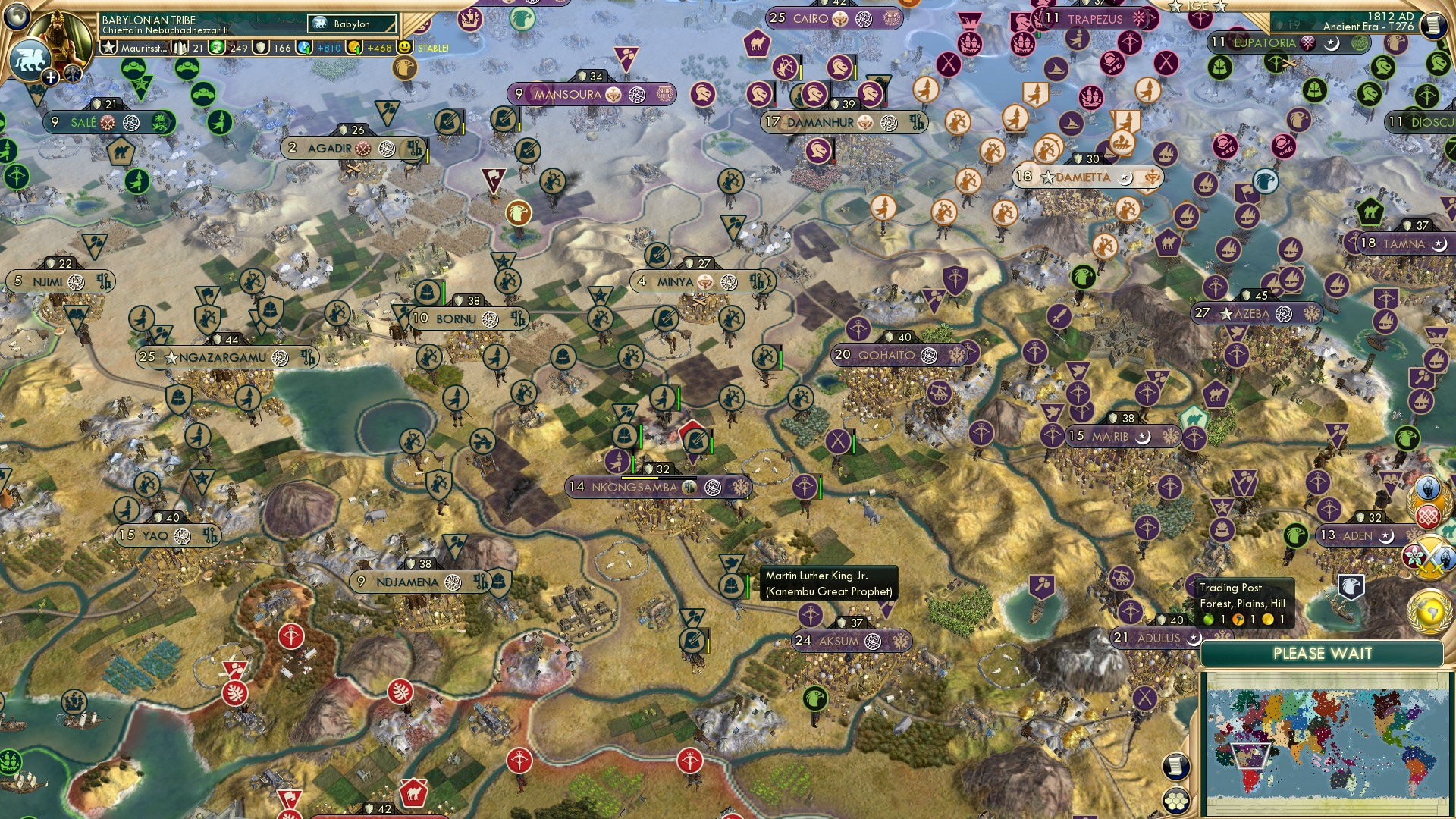
Task: Click the white plus button by portrait
Action: [50, 77]
